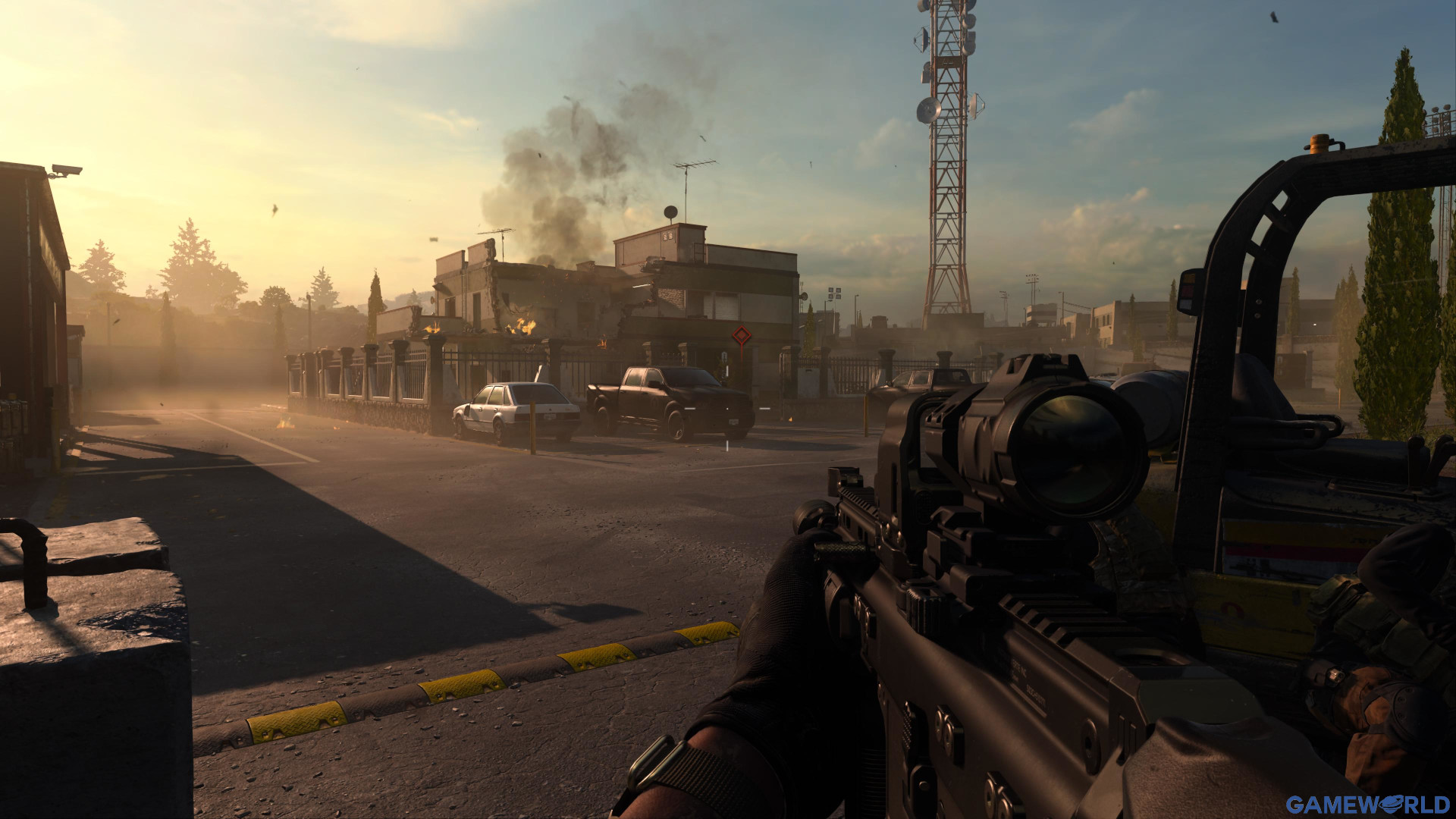Click the GAMEWORLD watermark logo
Viewport: 1456px width, 819px height.
coord(1367,805)
